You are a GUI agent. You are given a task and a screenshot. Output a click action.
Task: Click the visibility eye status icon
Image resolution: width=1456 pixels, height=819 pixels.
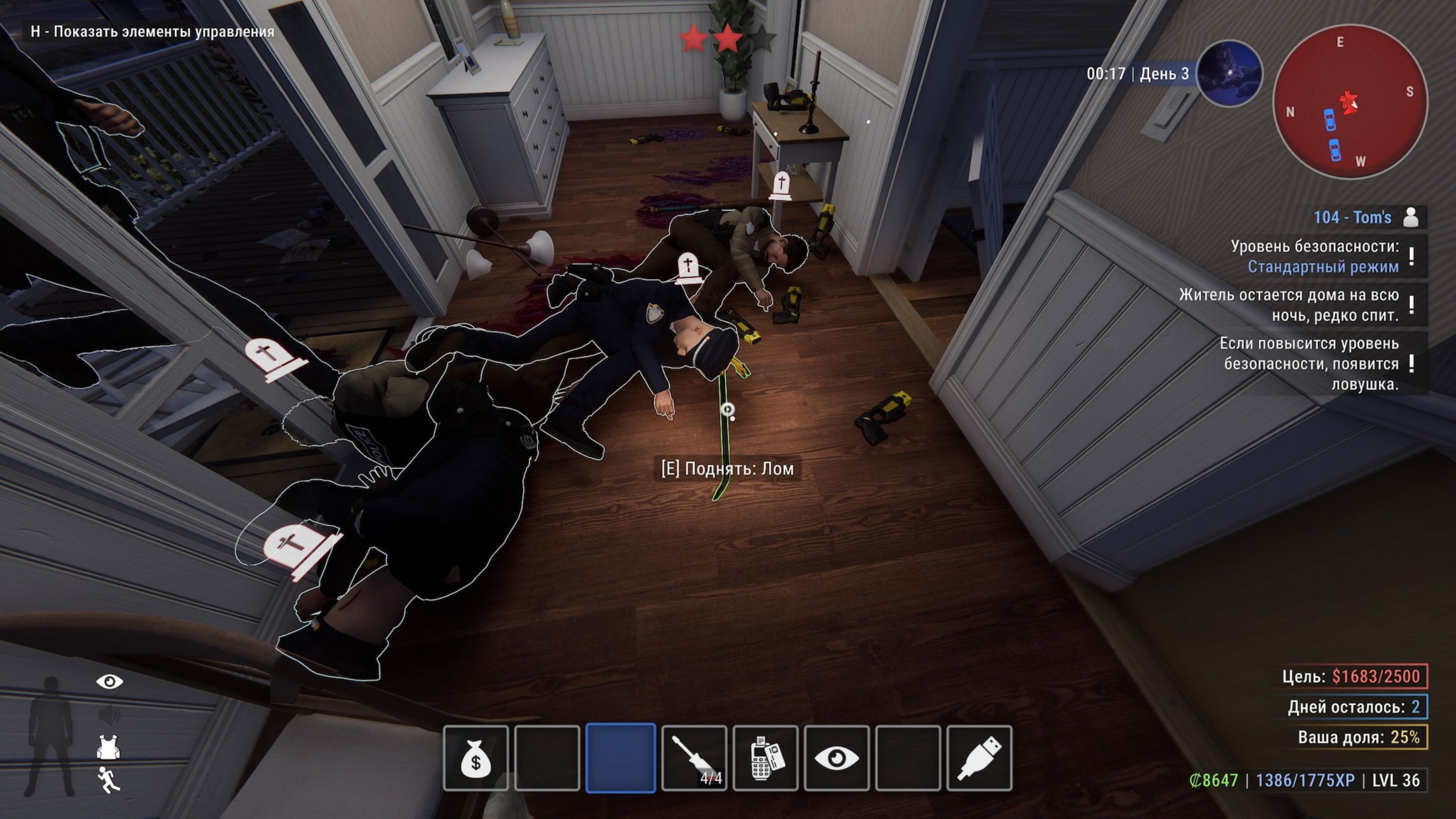[x=110, y=682]
